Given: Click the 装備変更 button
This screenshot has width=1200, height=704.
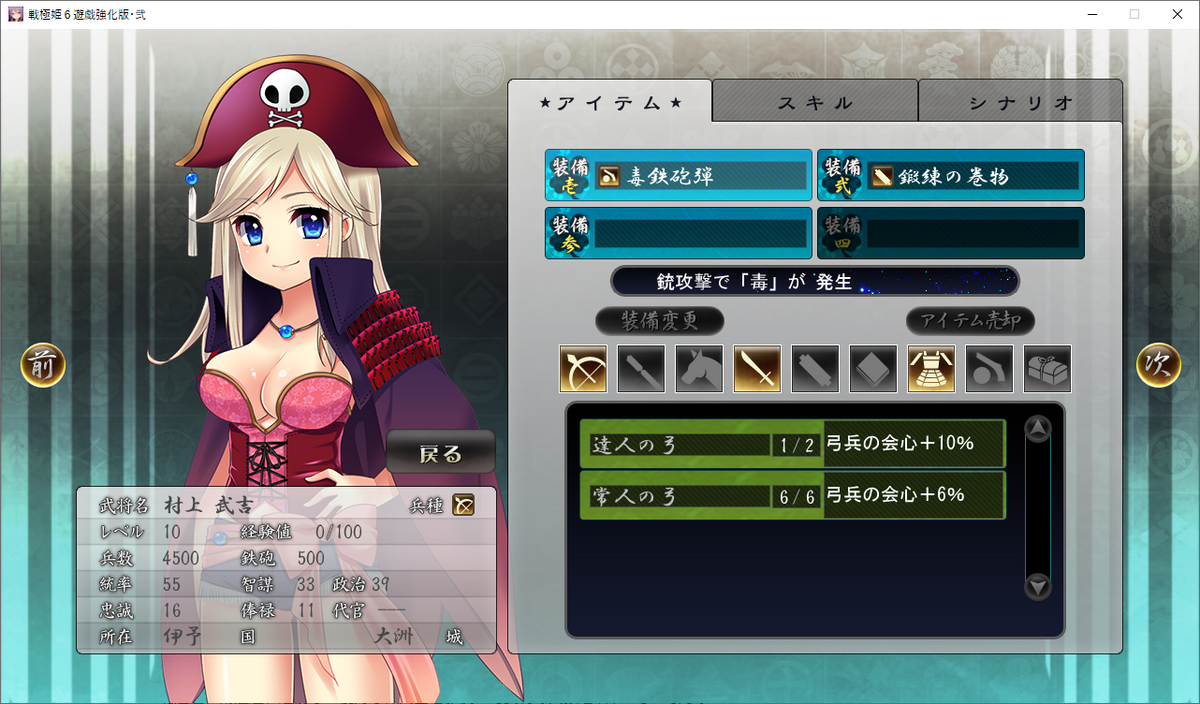Looking at the screenshot, I should (x=659, y=321).
